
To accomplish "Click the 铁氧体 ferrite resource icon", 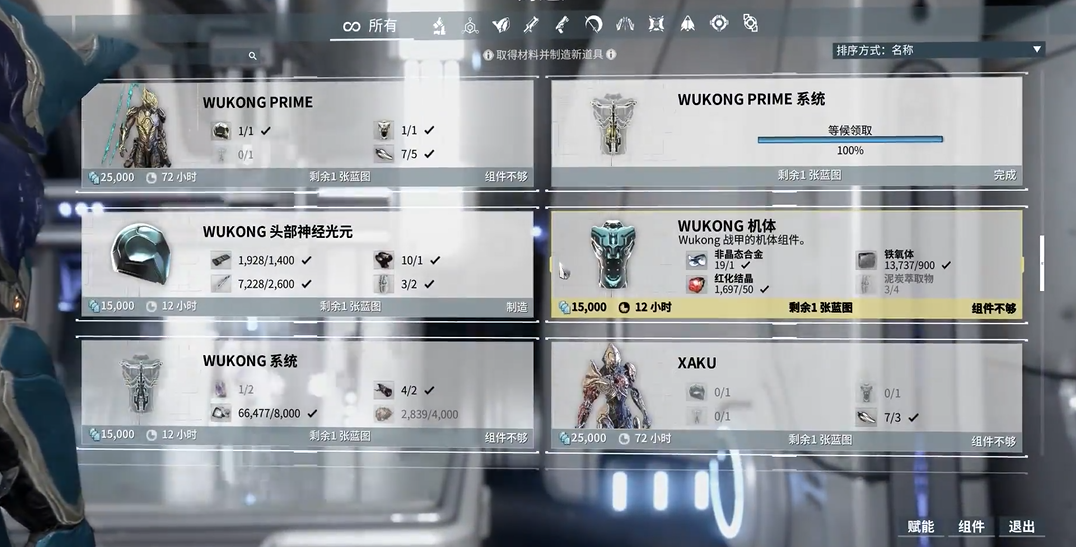I will coord(866,261).
